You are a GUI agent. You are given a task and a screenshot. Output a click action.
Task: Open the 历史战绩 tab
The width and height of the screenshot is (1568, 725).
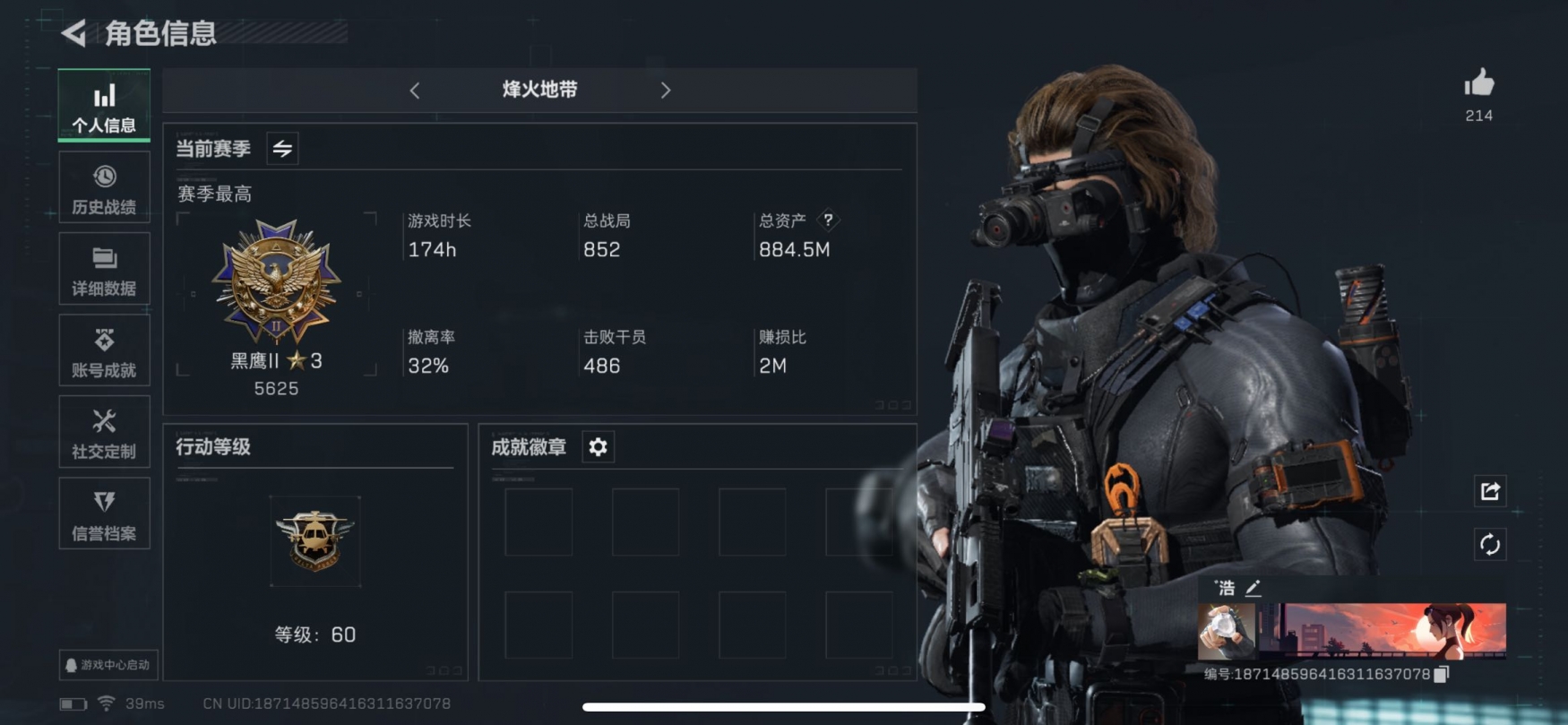tap(104, 188)
